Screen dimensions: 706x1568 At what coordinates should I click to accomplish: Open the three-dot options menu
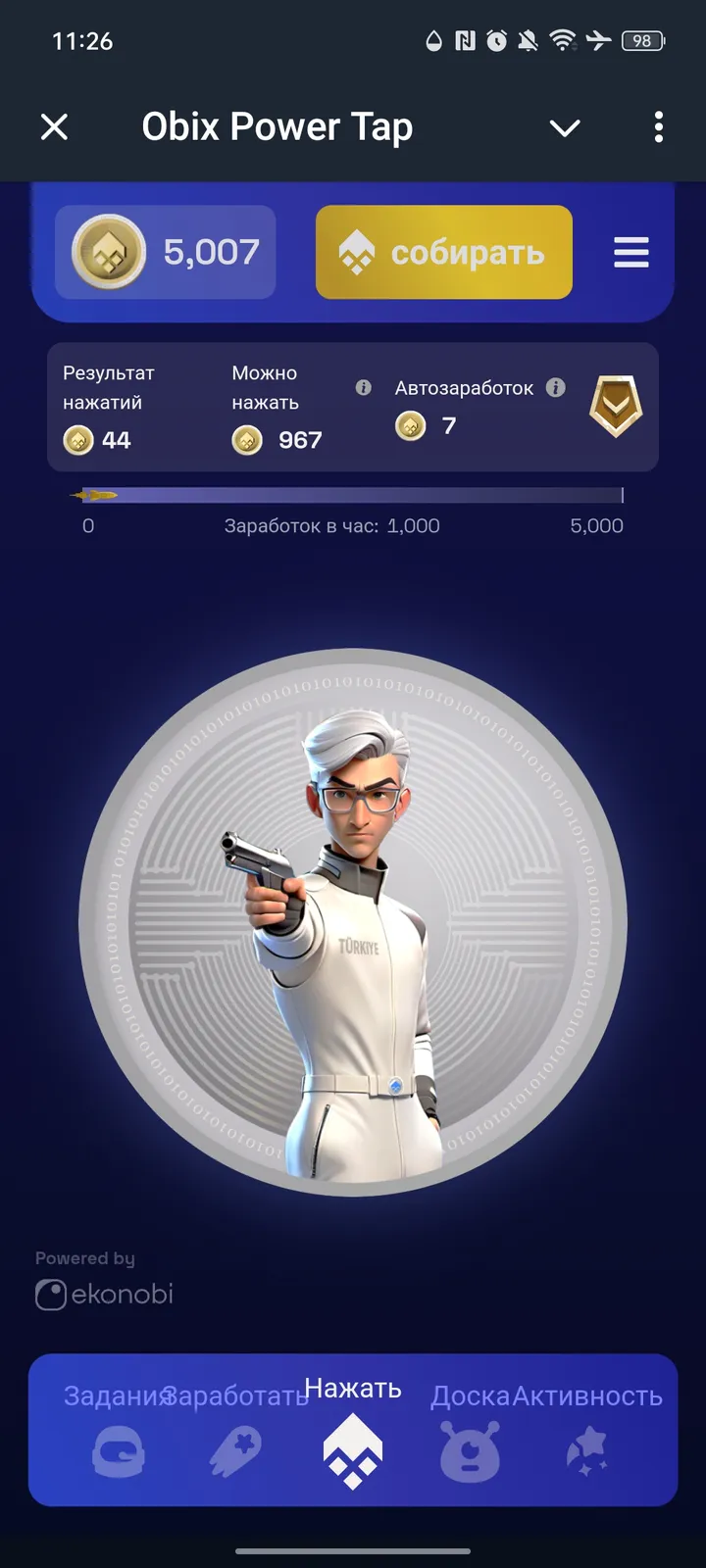(x=658, y=126)
